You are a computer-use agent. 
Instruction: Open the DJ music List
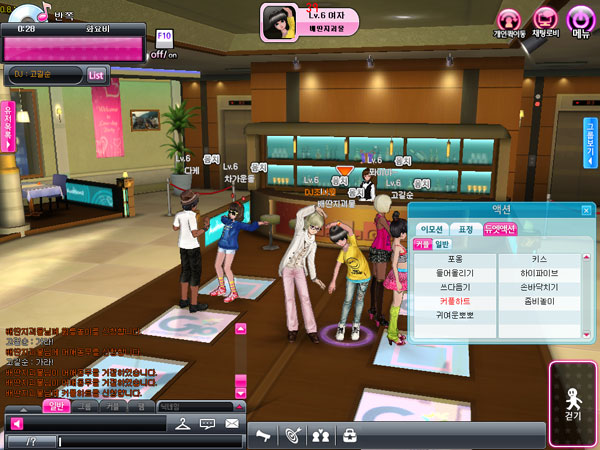tap(97, 74)
